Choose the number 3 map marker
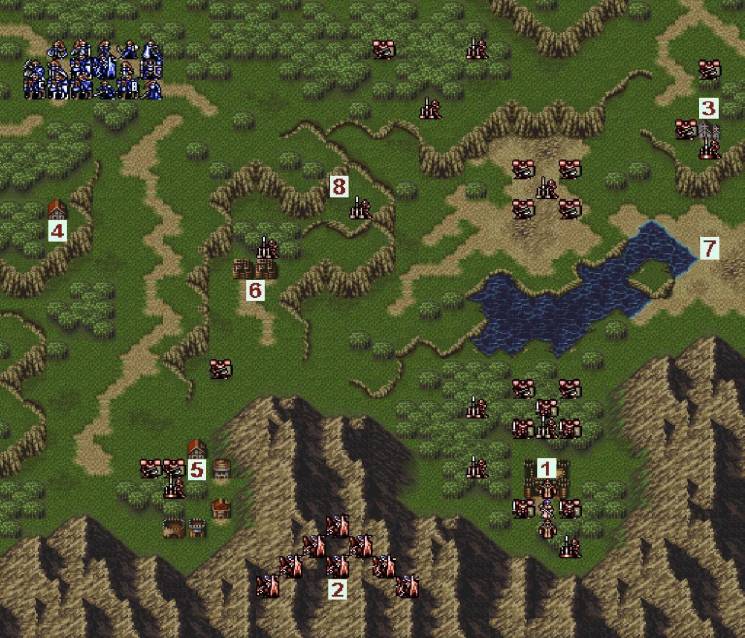Image resolution: width=745 pixels, height=638 pixels. pyautogui.click(x=708, y=108)
